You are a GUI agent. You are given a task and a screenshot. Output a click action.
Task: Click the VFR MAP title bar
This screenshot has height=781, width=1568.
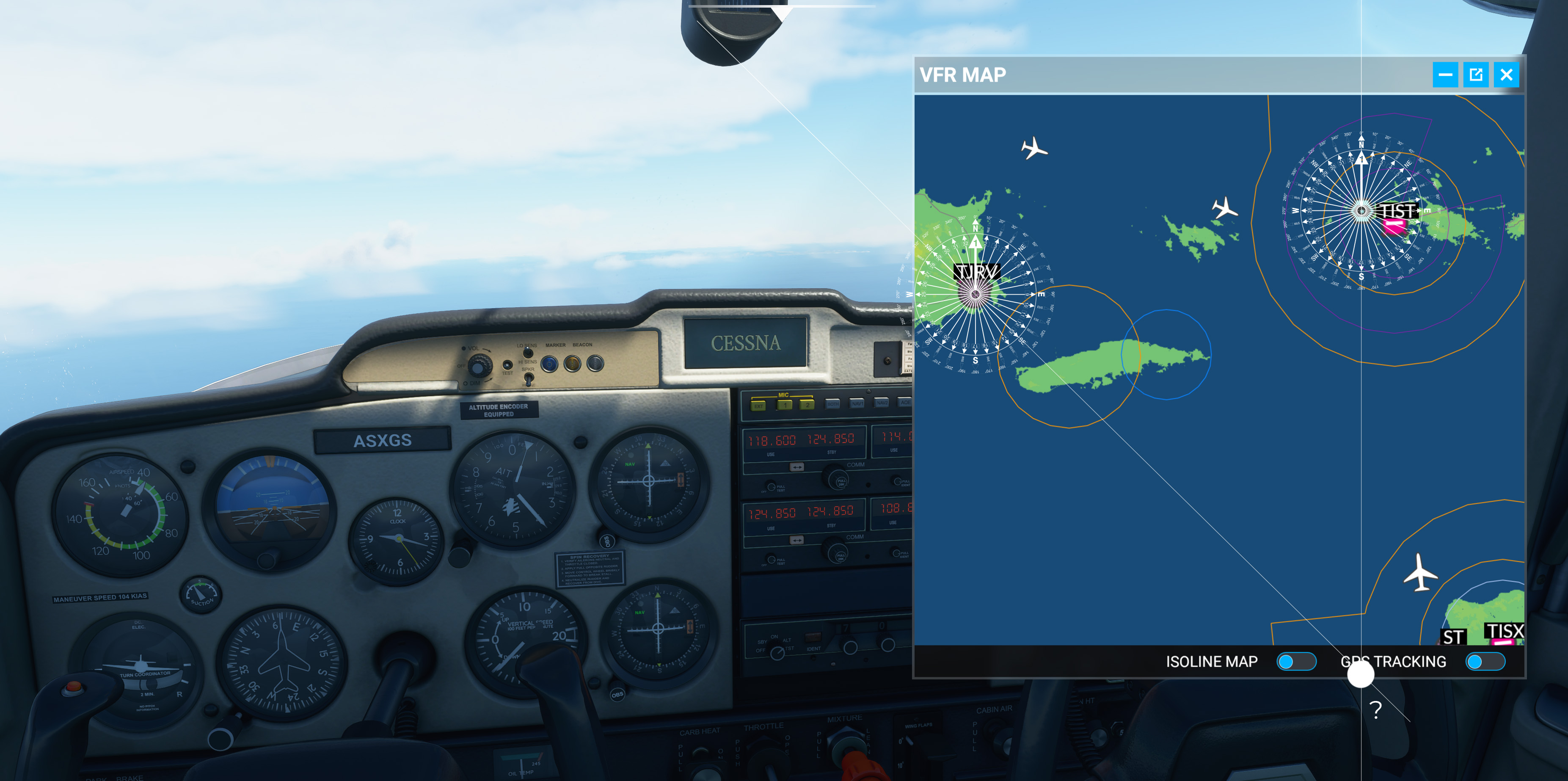1157,75
